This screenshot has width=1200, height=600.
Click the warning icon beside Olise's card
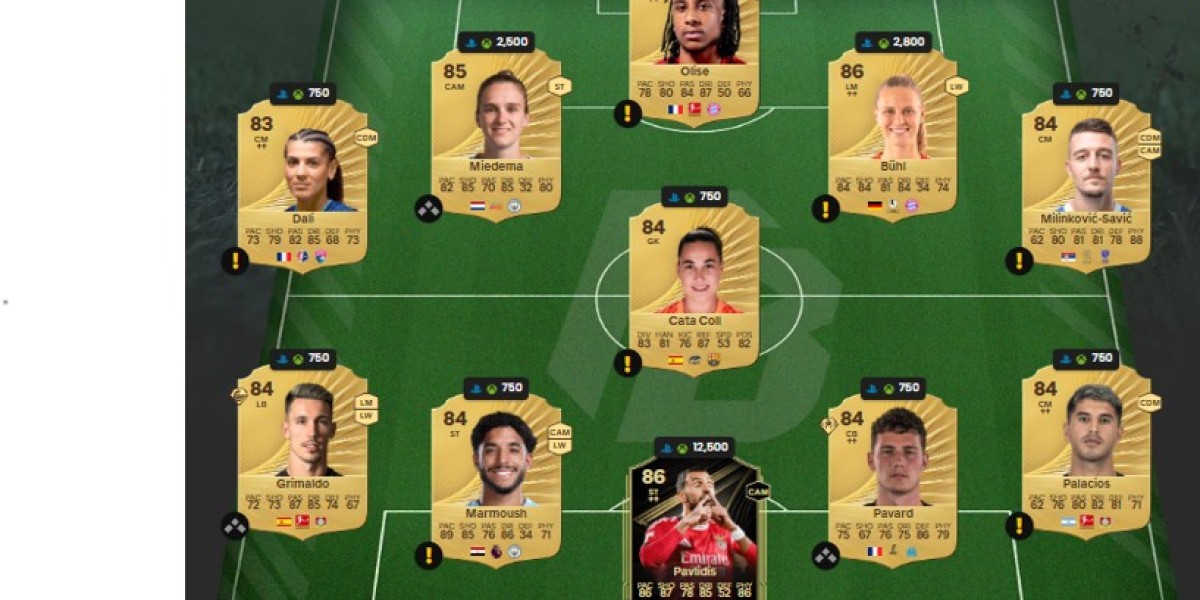(627, 113)
